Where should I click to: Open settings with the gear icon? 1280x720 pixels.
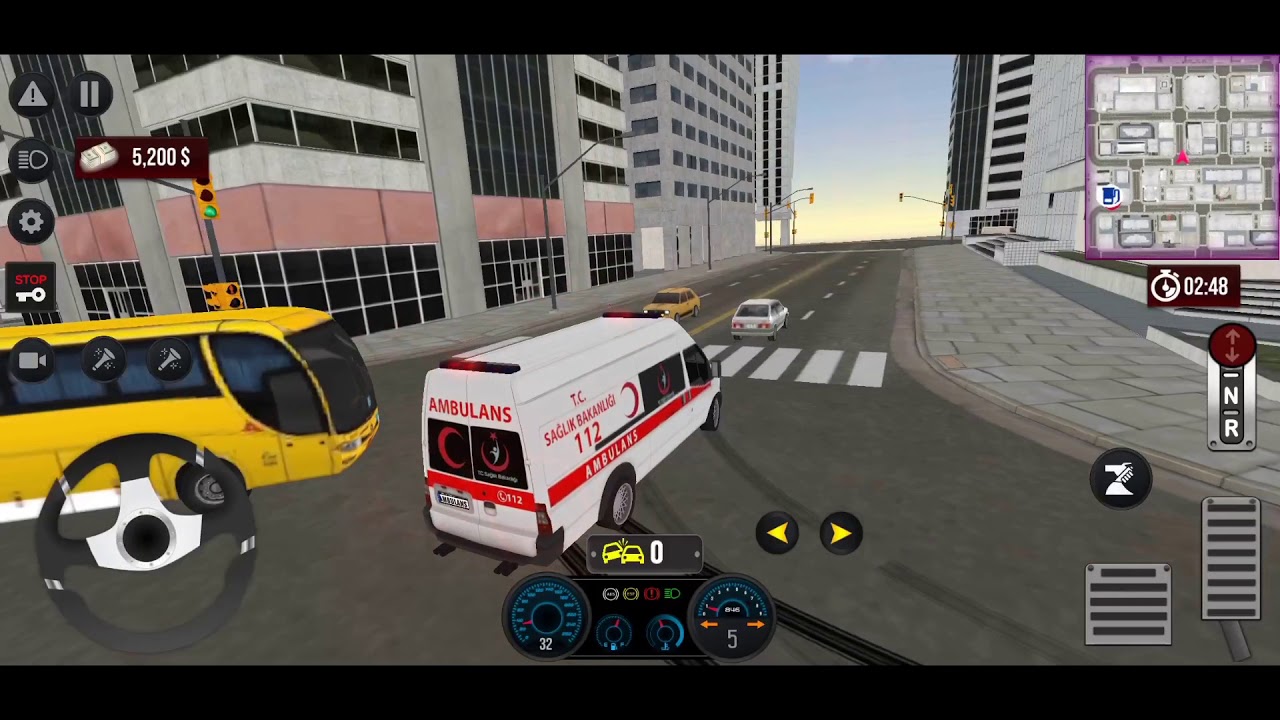[32, 222]
